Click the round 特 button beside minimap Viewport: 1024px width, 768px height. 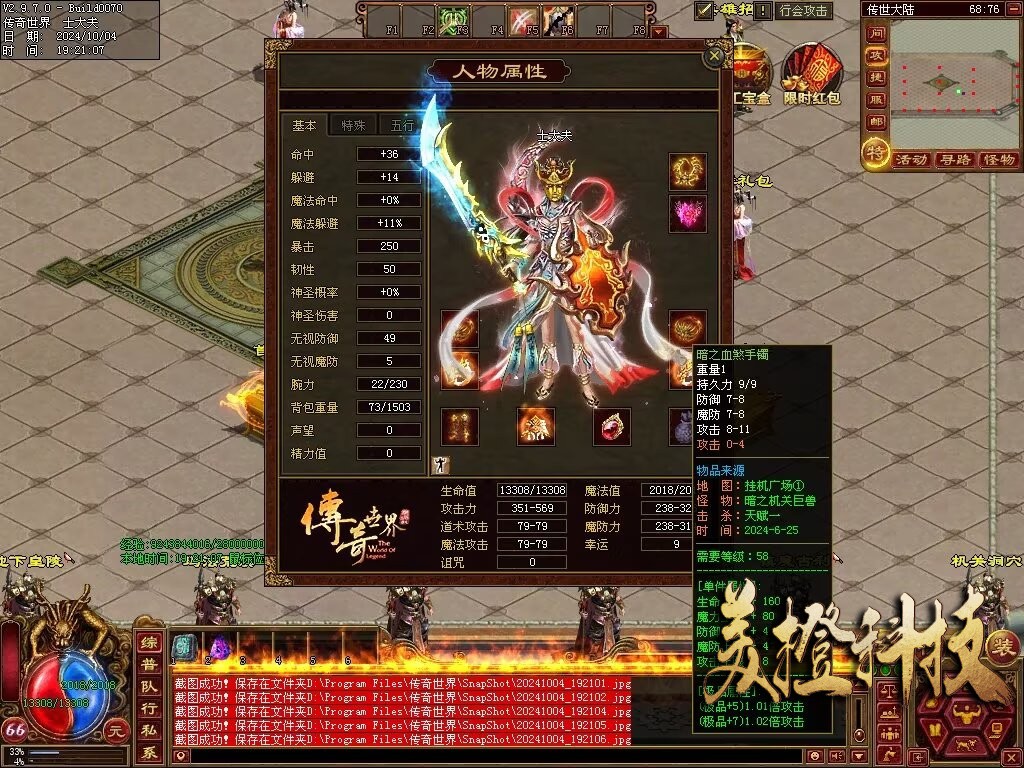tap(876, 153)
